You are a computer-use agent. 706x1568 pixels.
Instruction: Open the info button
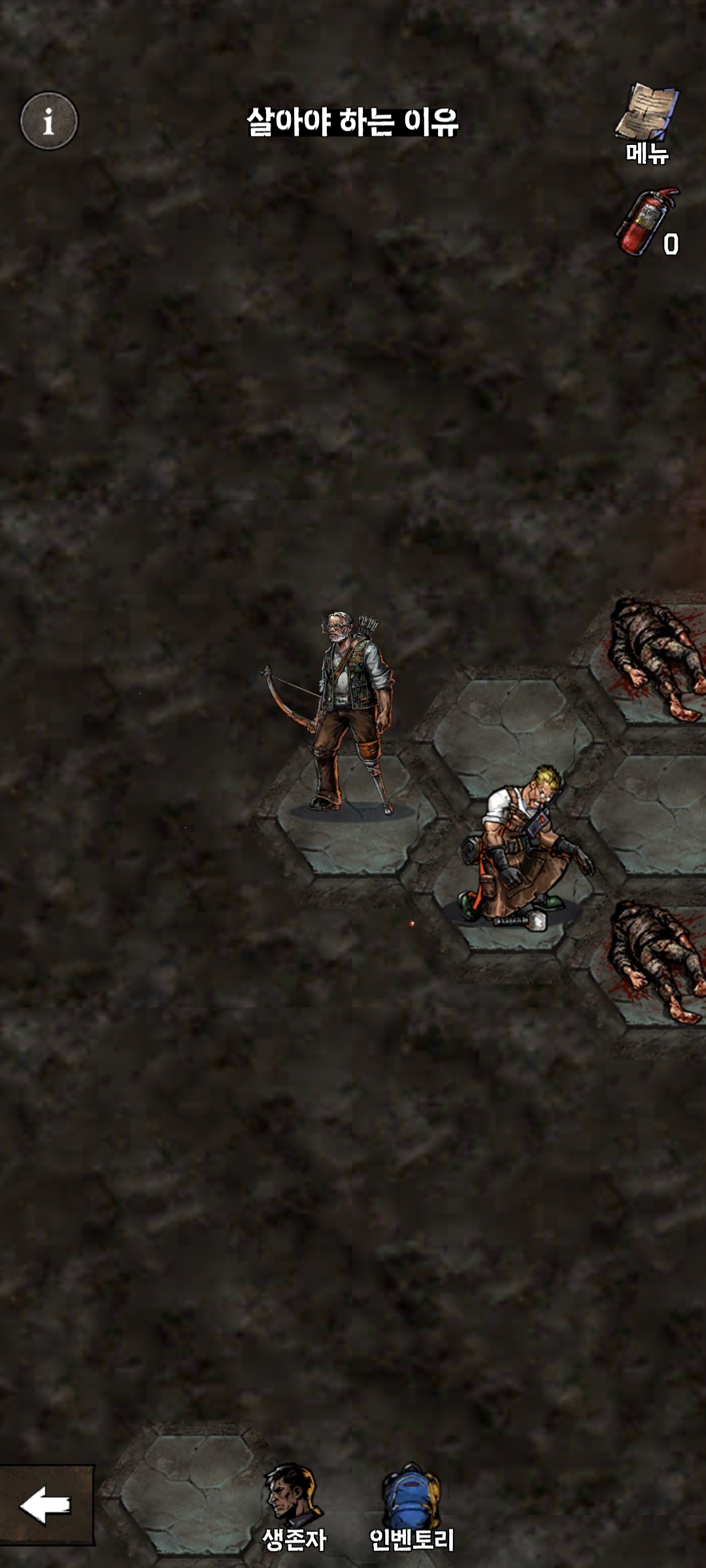coord(49,121)
